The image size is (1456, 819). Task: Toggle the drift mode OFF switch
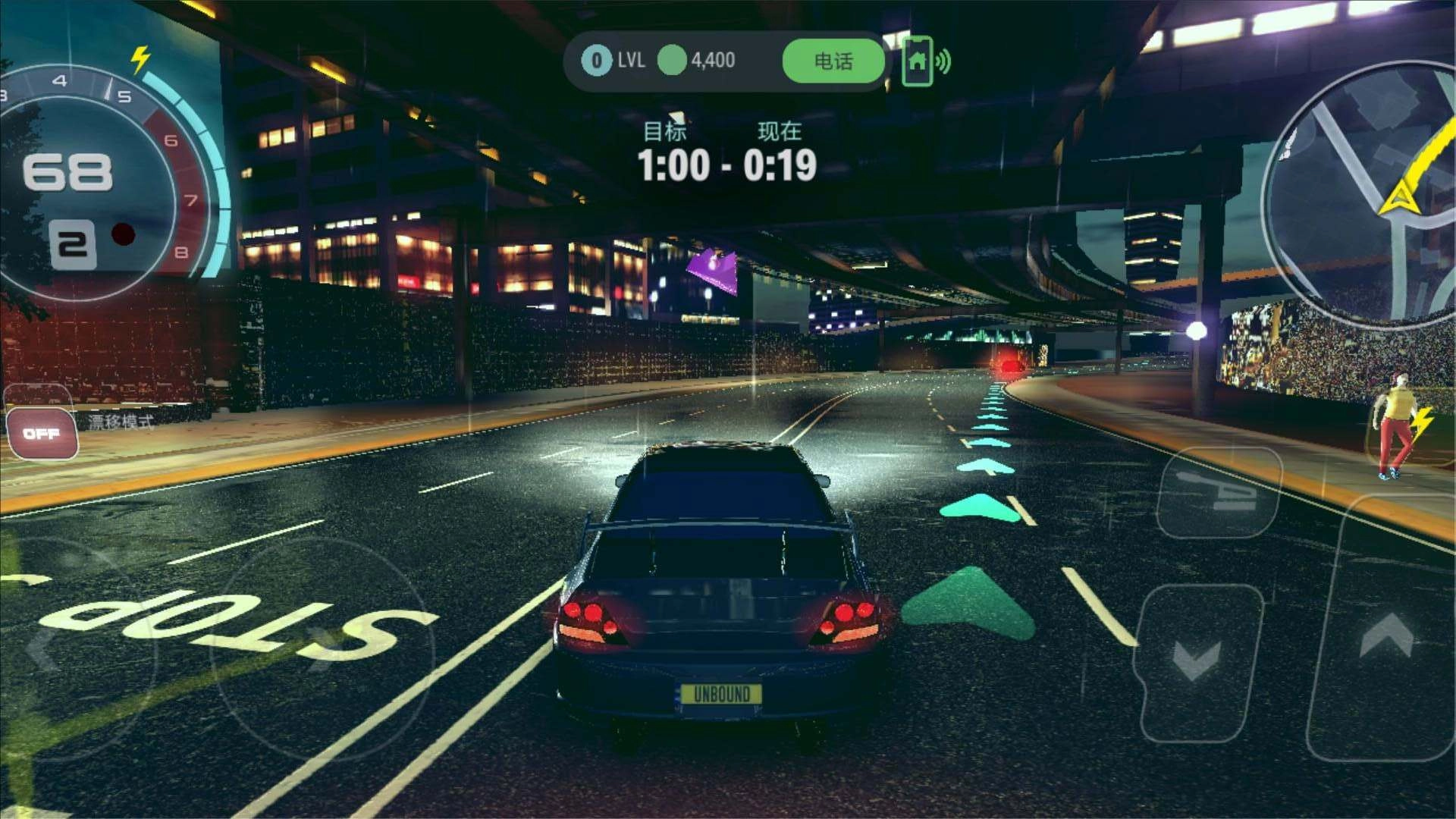point(42,434)
